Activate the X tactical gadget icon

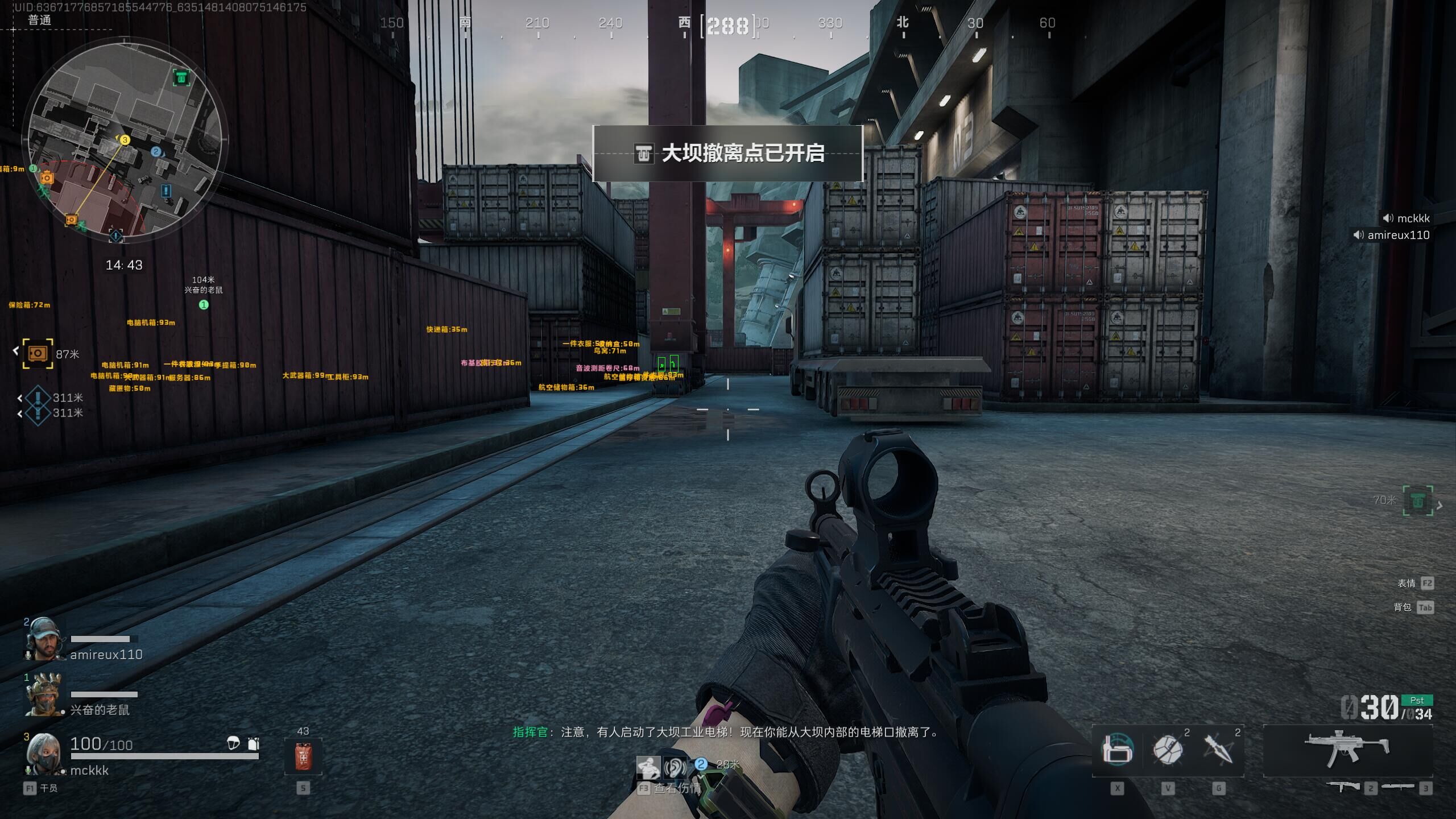pyautogui.click(x=1117, y=750)
